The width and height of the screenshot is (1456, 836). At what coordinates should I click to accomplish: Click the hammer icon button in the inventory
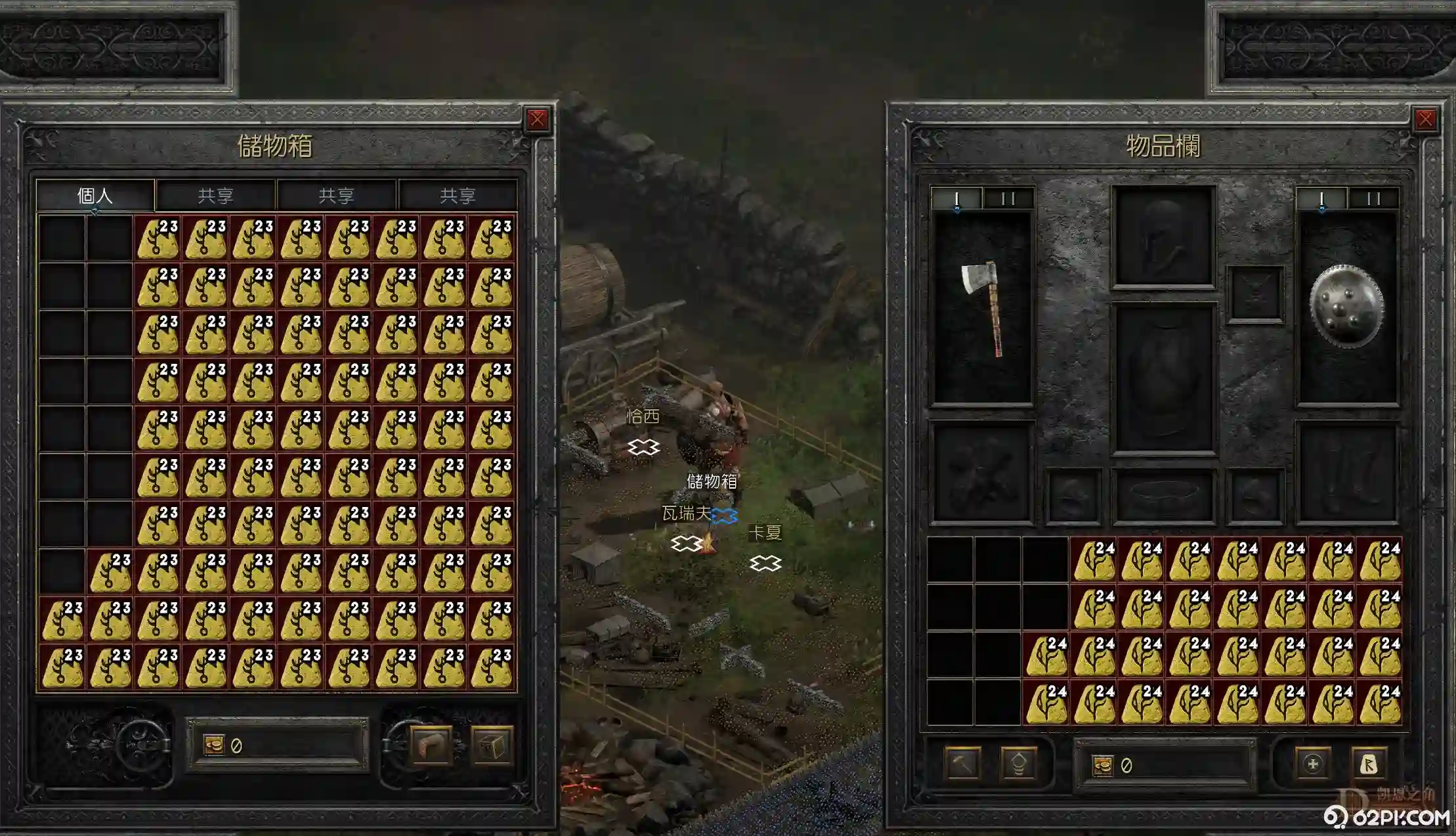962,764
